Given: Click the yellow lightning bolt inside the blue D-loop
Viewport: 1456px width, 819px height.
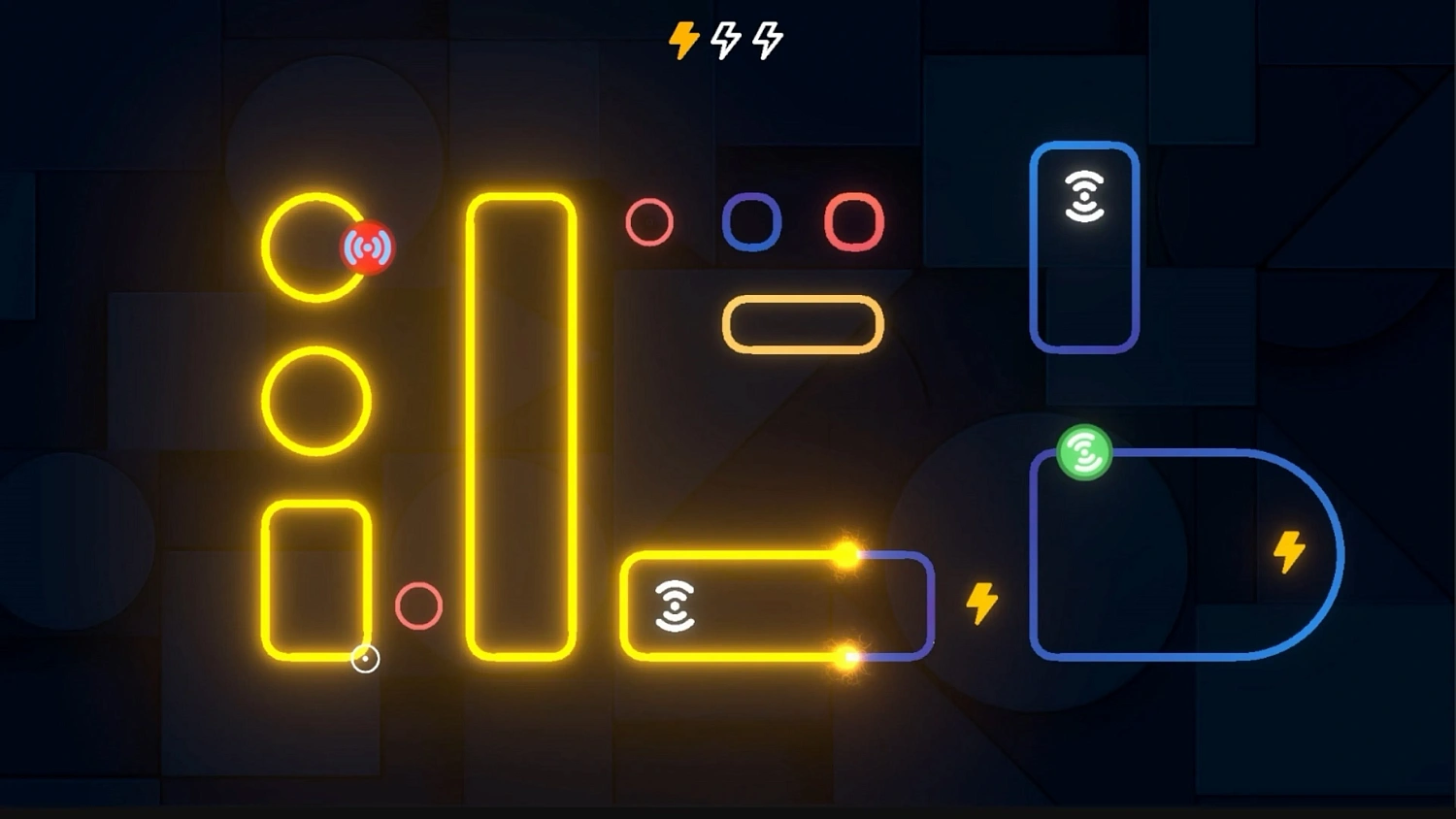Looking at the screenshot, I should [1290, 550].
